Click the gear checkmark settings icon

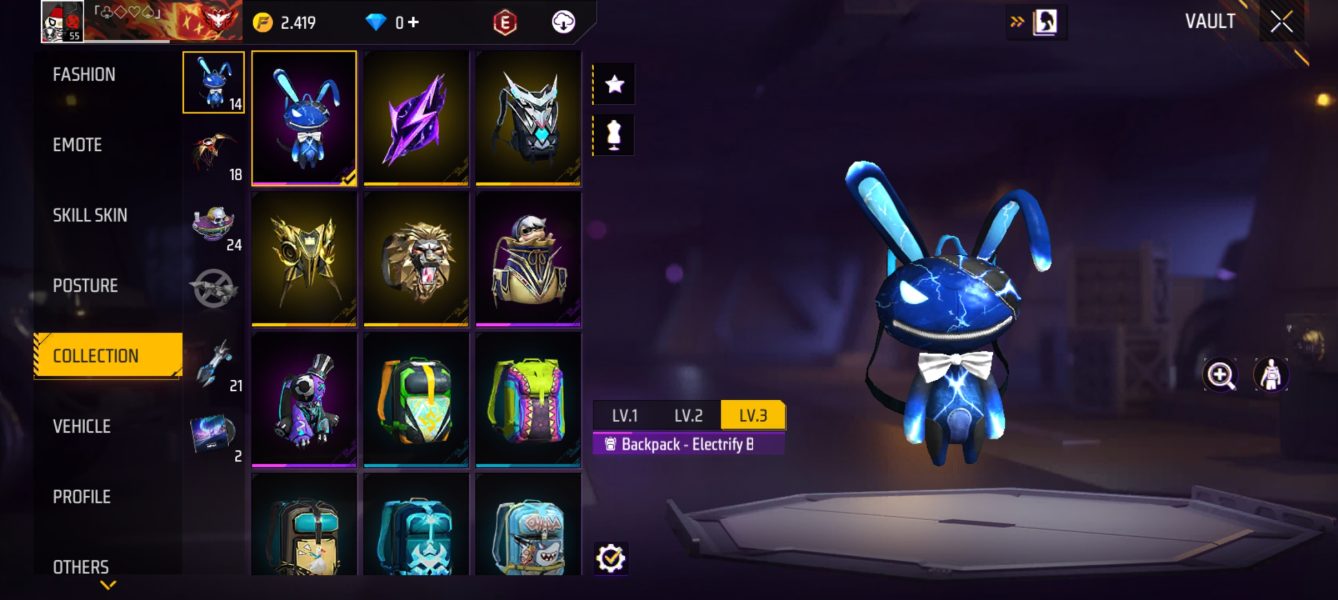pos(610,558)
